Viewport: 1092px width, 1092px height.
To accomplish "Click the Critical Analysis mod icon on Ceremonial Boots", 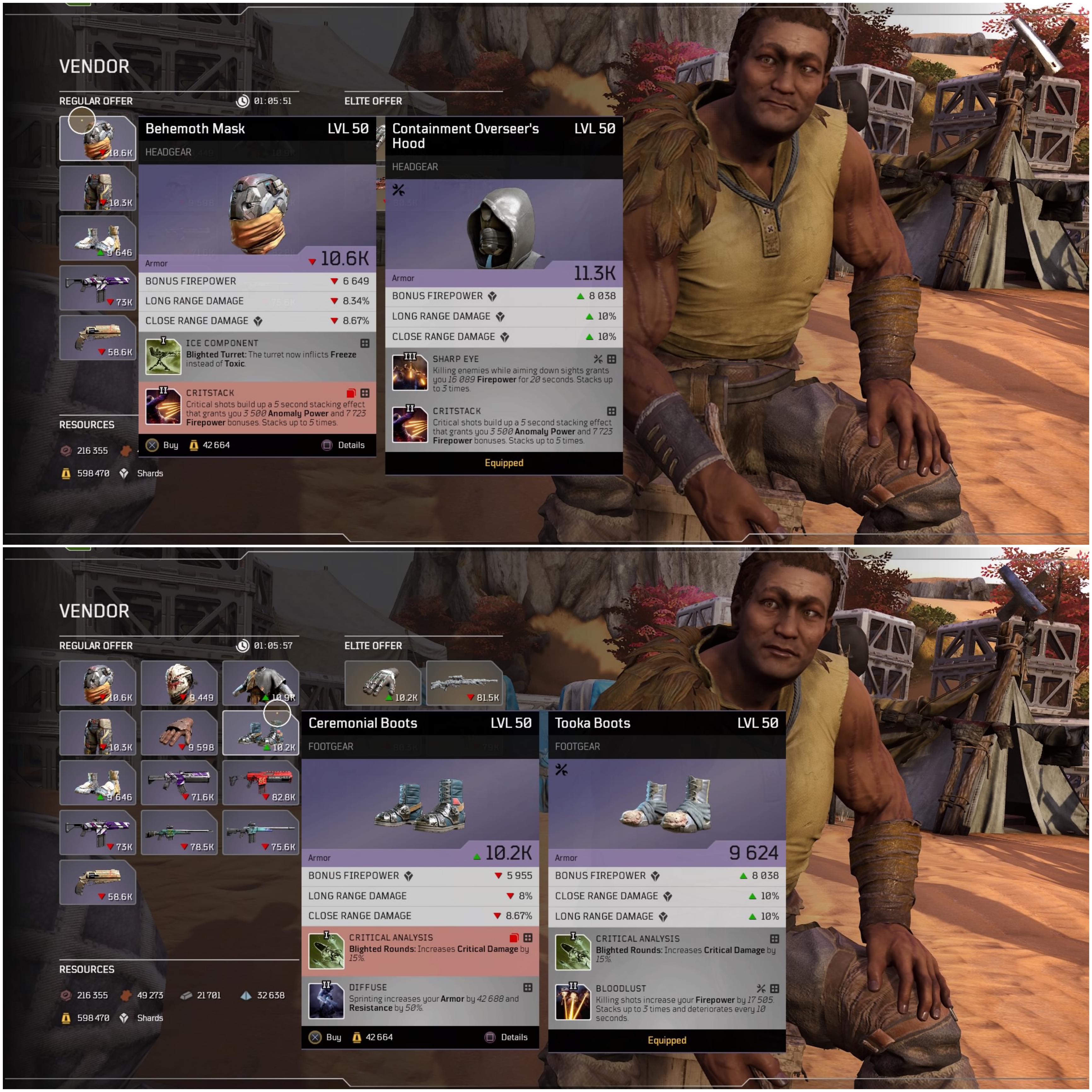I will [327, 951].
